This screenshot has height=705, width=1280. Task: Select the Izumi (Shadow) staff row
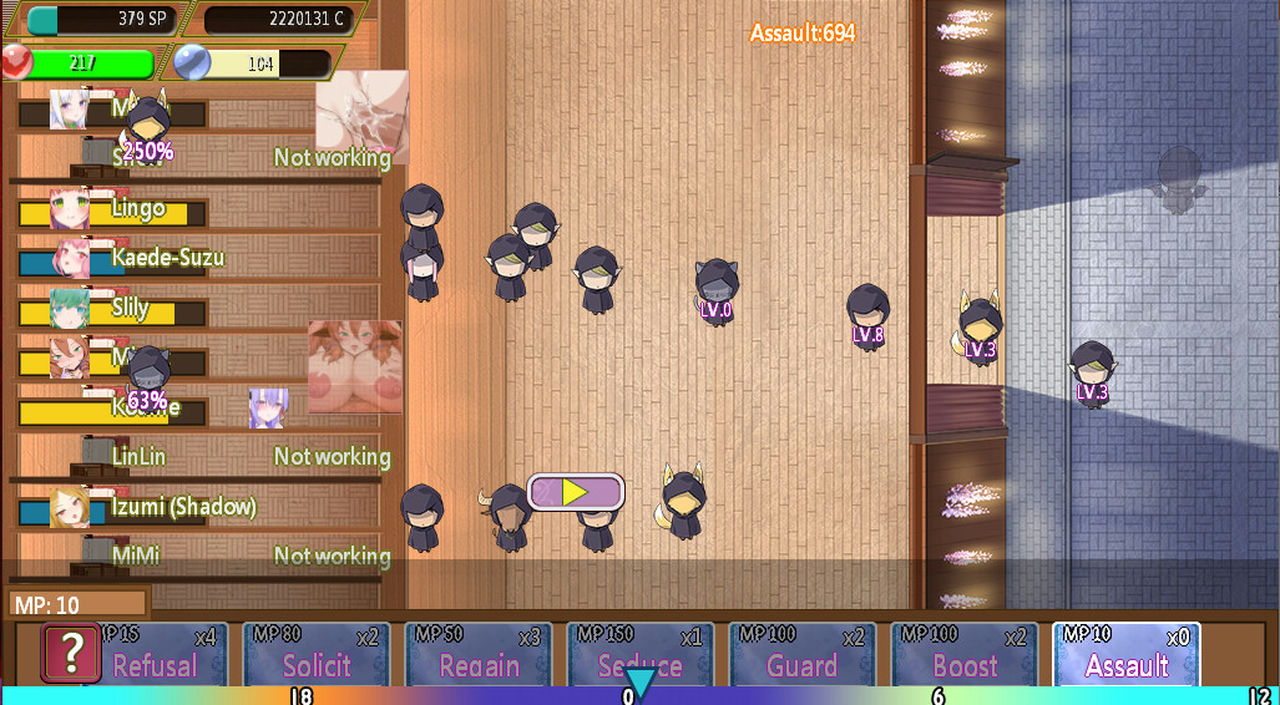(x=182, y=508)
